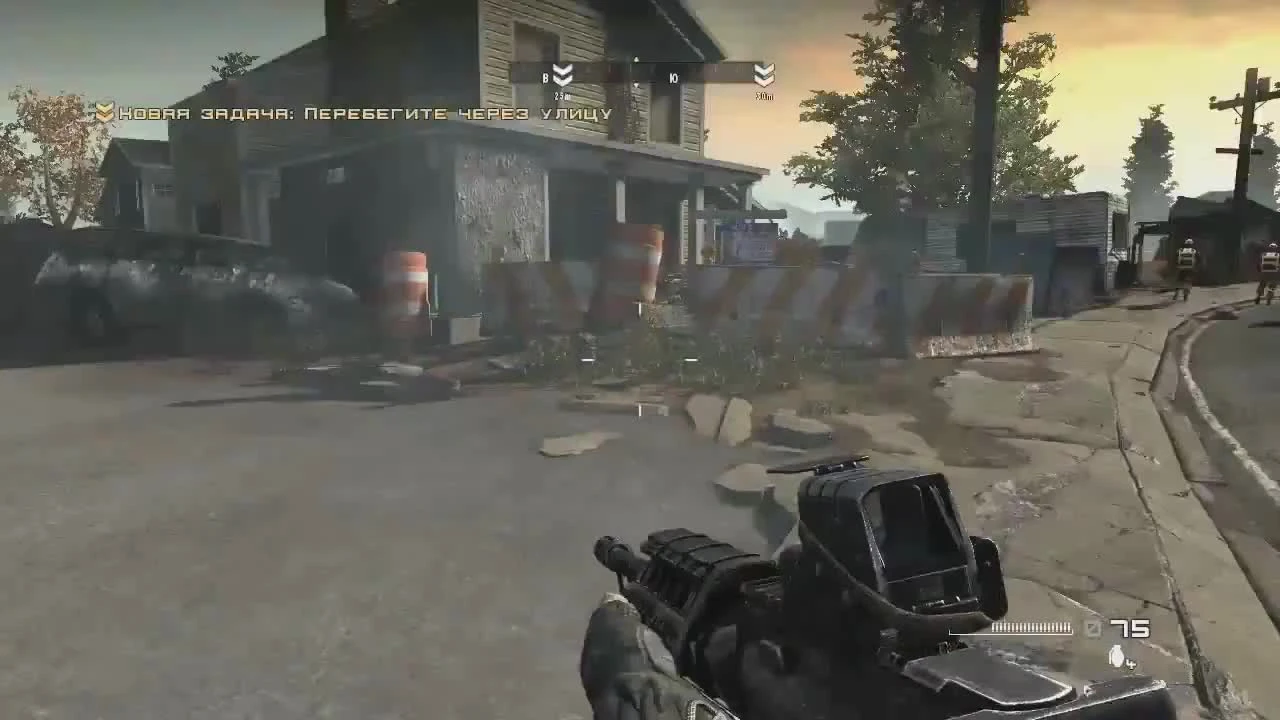Click the ammo count reading "75"
Viewport: 1280px width, 720px height.
tap(1130, 629)
